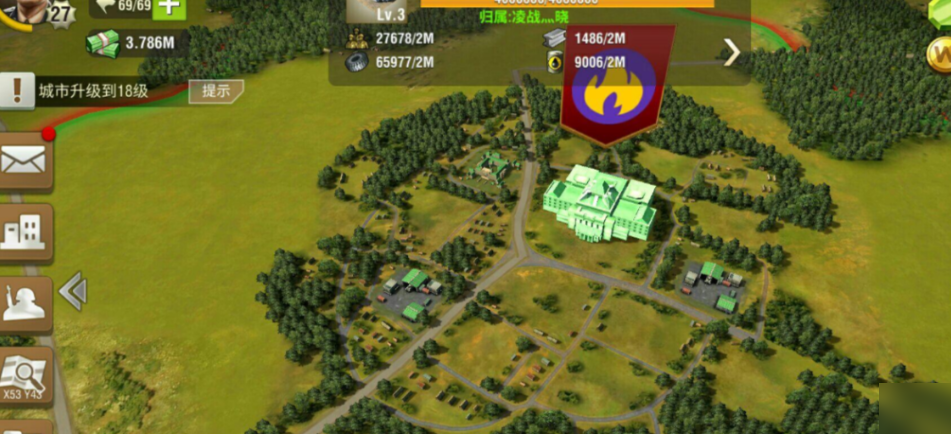
Task: Tap the green plus button
Action: coord(170,7)
